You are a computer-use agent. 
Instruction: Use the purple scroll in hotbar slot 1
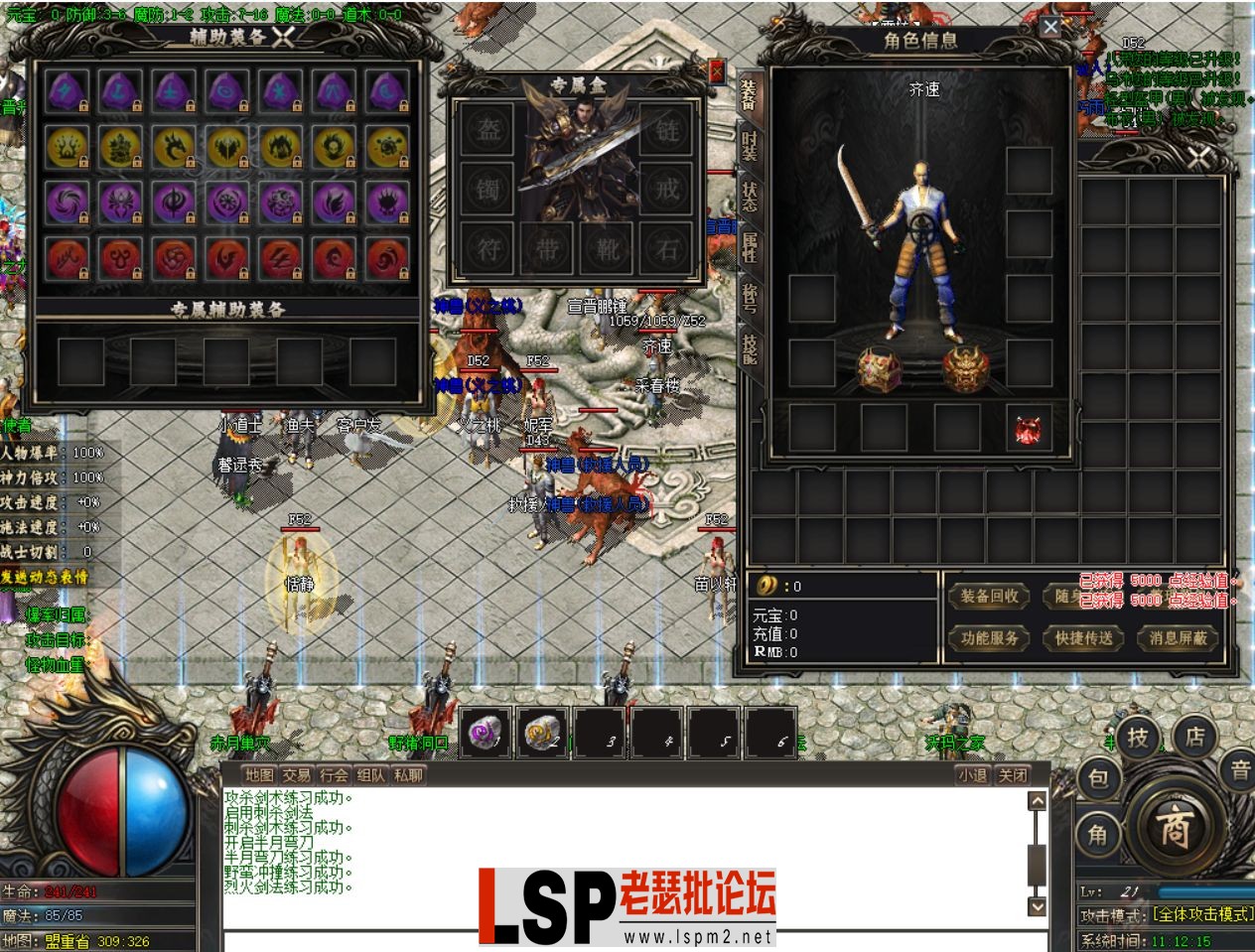486,734
